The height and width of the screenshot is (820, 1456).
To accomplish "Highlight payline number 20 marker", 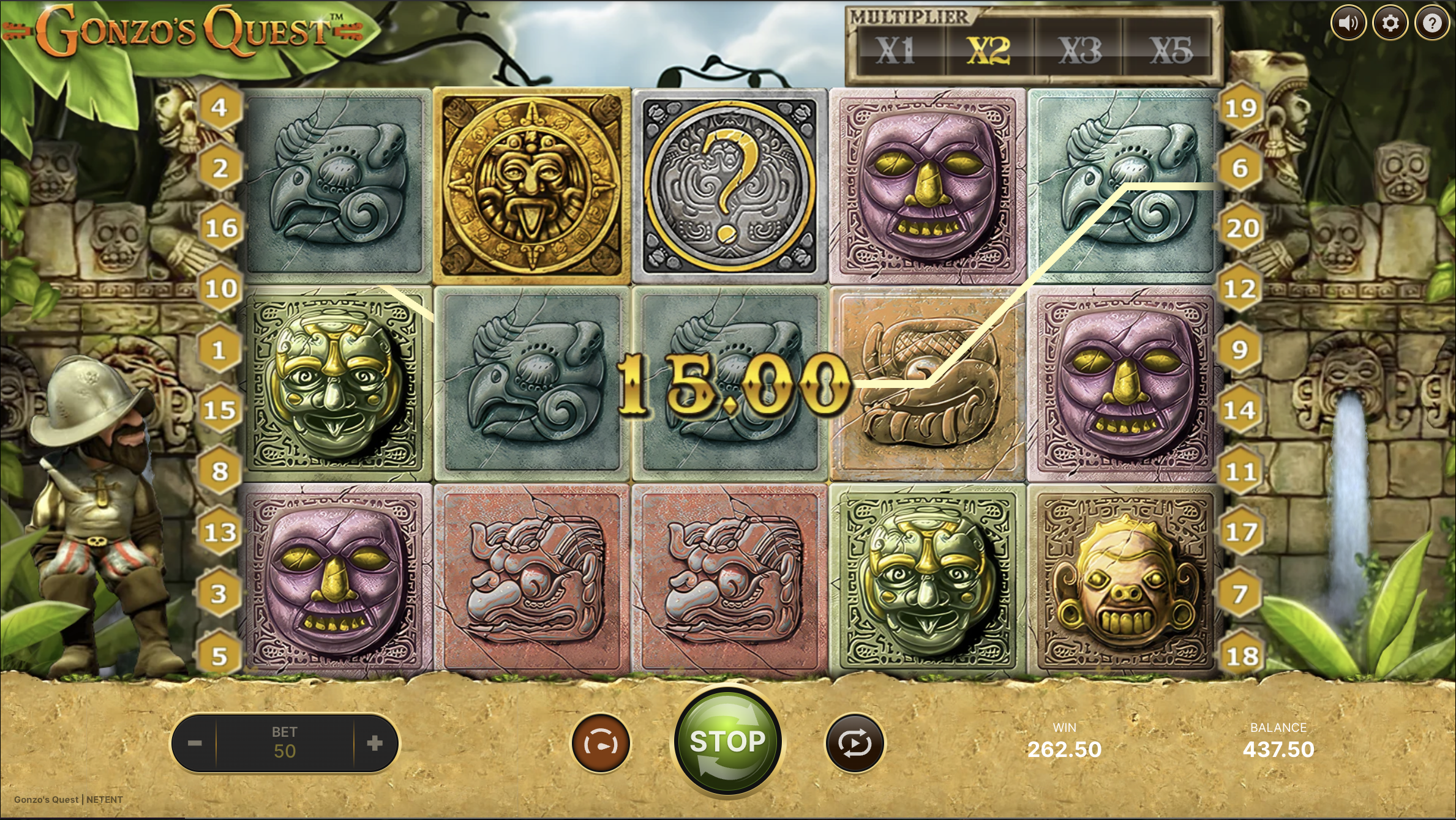I will click(1242, 228).
